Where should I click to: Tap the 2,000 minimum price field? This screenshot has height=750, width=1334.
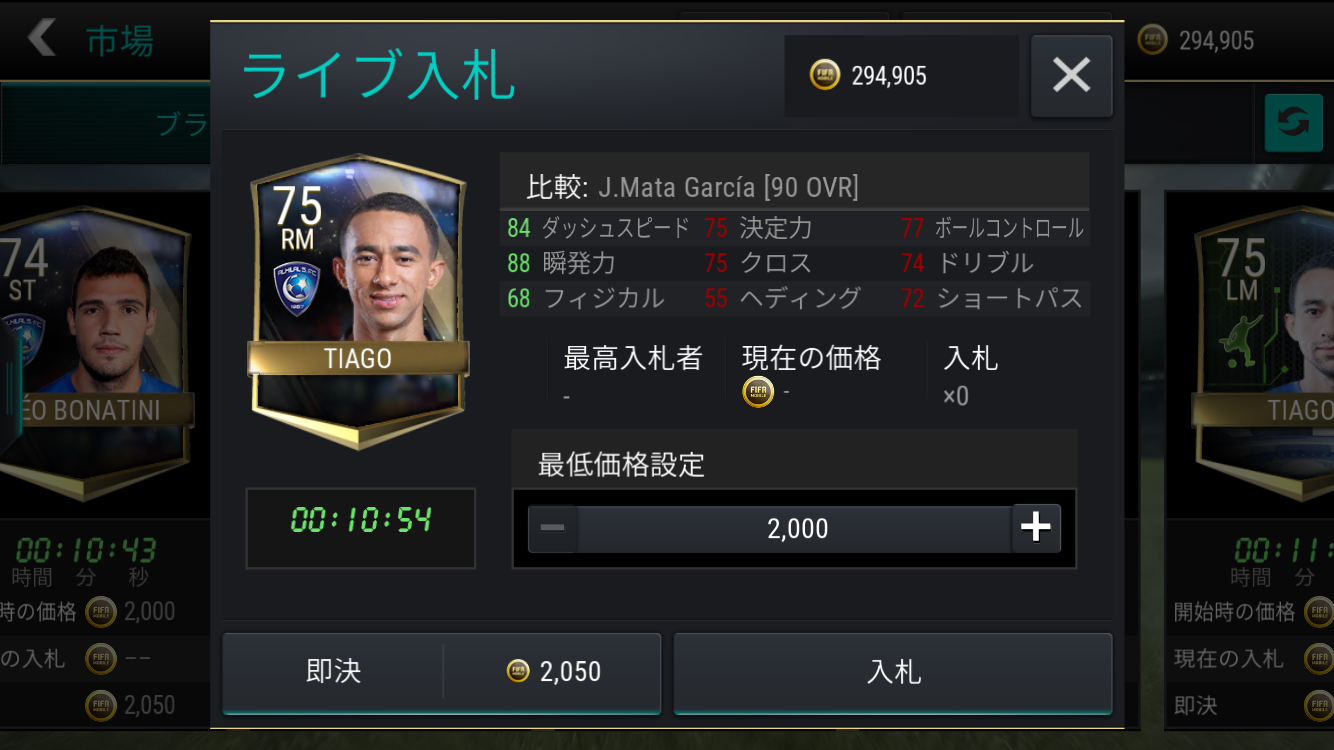tap(796, 528)
